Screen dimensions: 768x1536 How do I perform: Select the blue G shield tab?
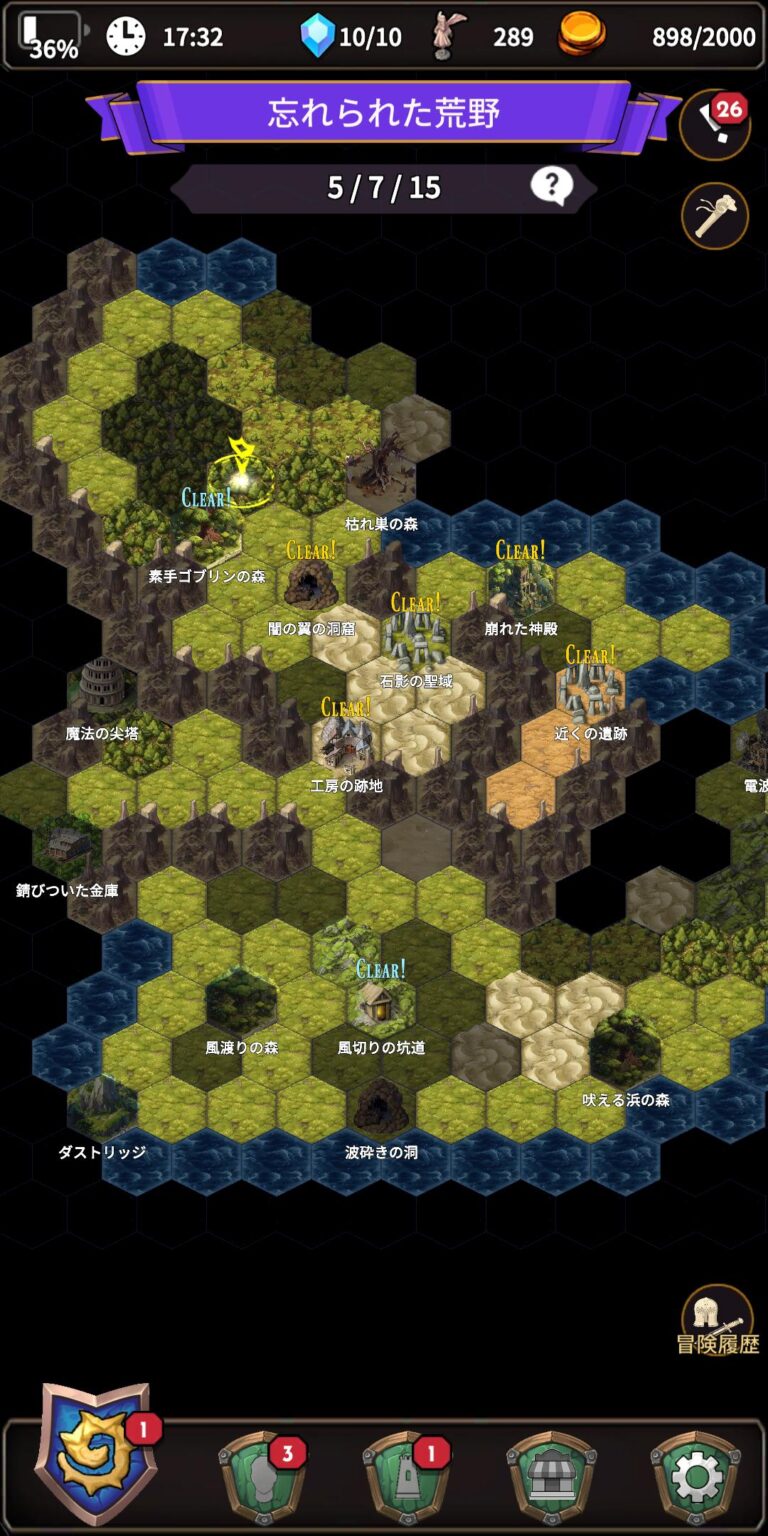coord(93,1454)
